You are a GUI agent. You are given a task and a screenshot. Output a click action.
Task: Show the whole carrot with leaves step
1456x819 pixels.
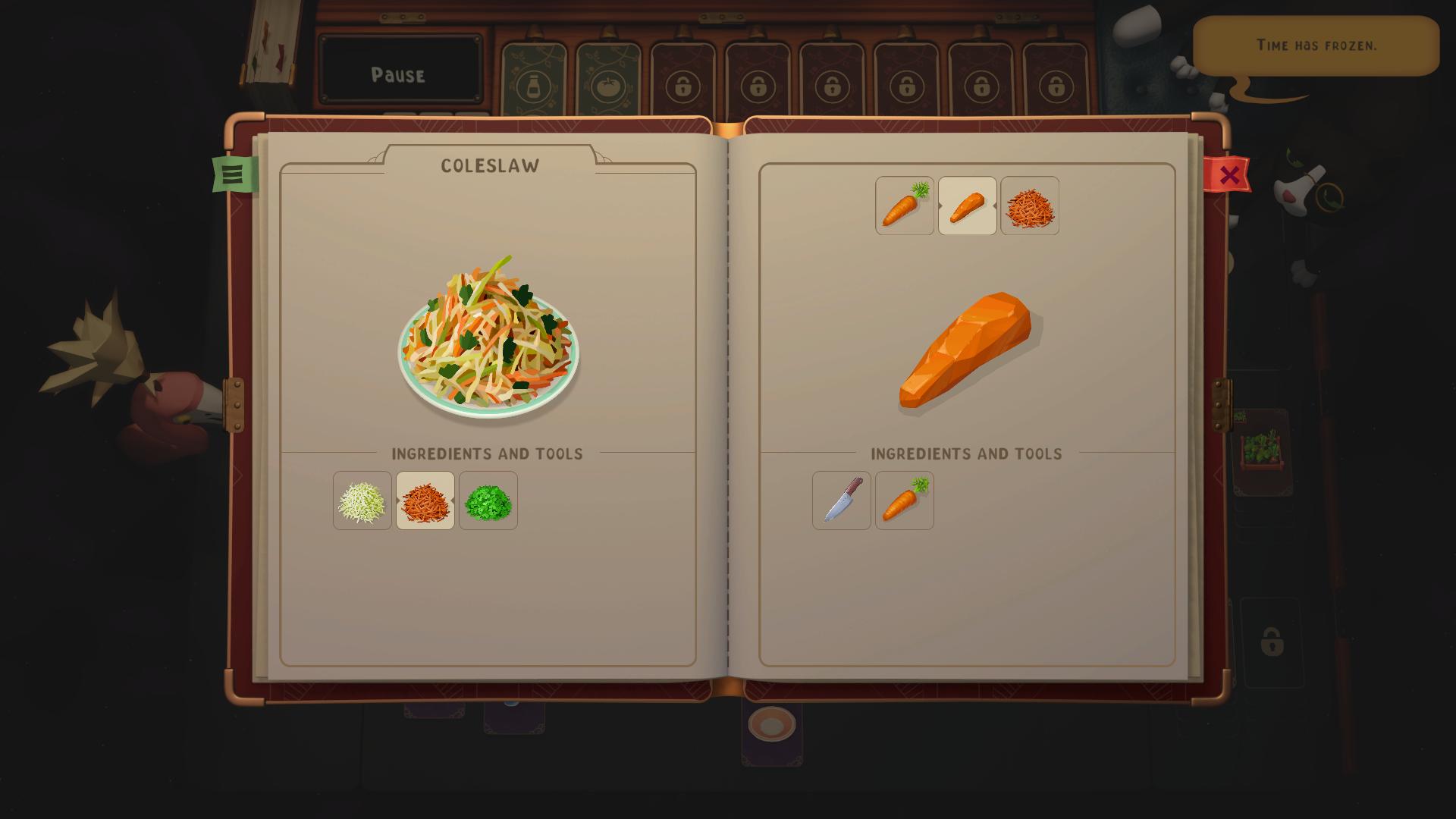[x=905, y=206]
